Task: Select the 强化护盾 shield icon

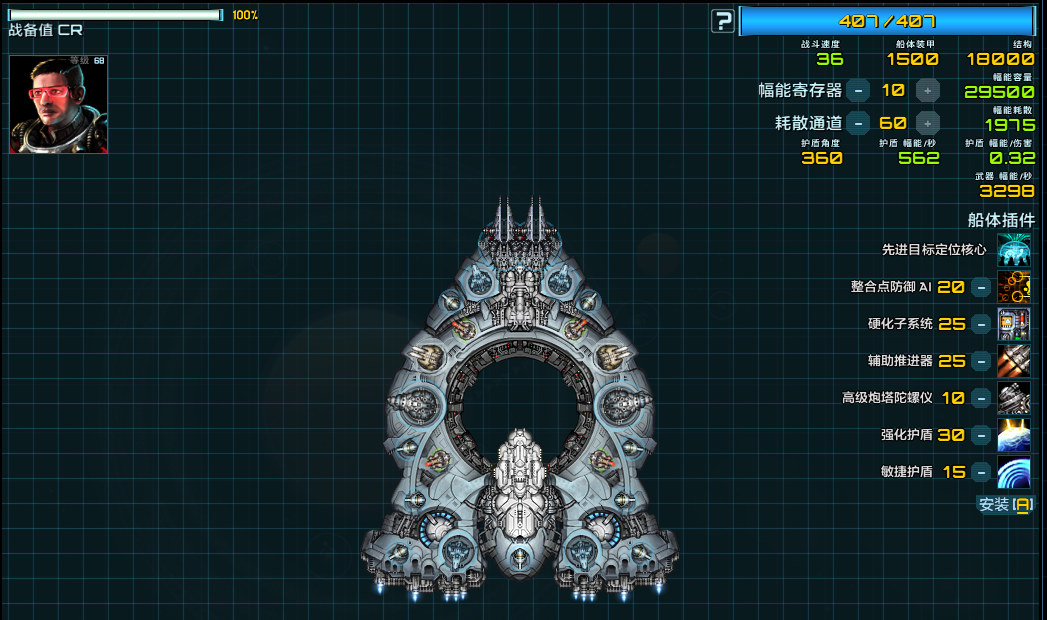Action: 1014,435
